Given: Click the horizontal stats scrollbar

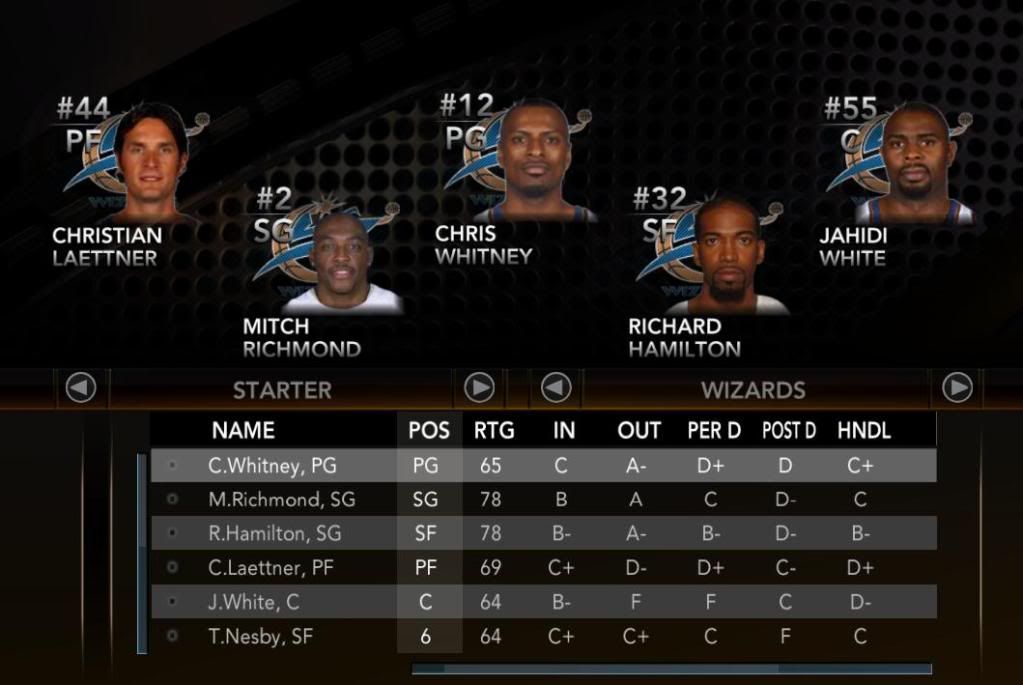Looking at the screenshot, I should 671,669.
